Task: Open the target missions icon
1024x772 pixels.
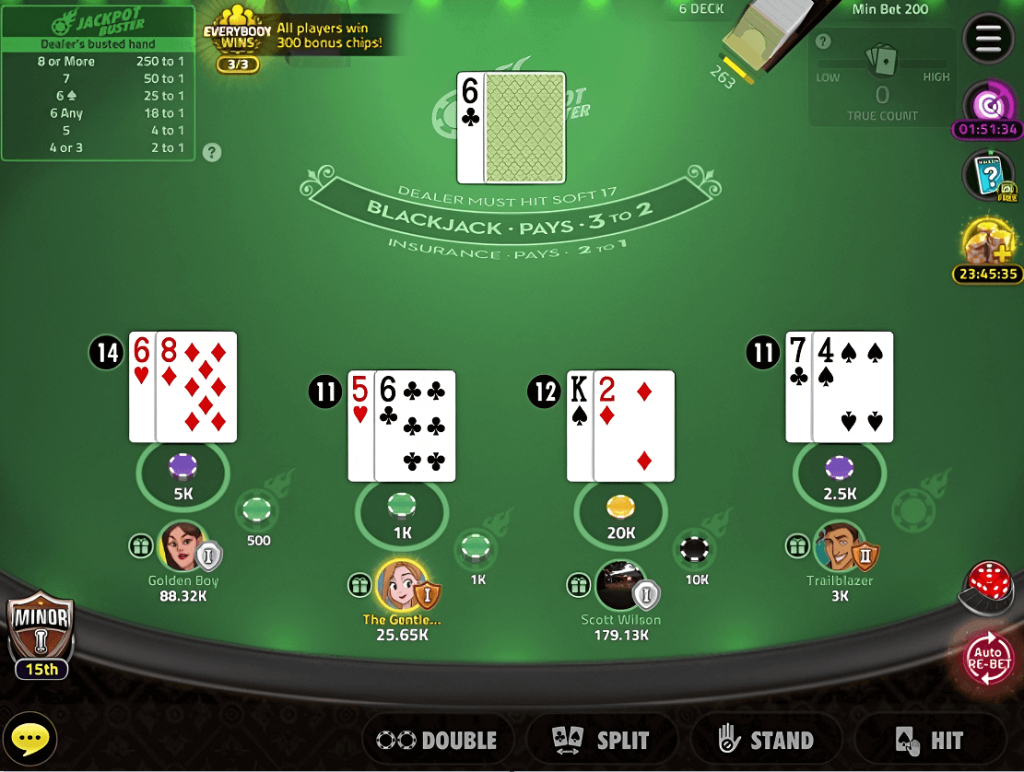Action: pos(987,105)
